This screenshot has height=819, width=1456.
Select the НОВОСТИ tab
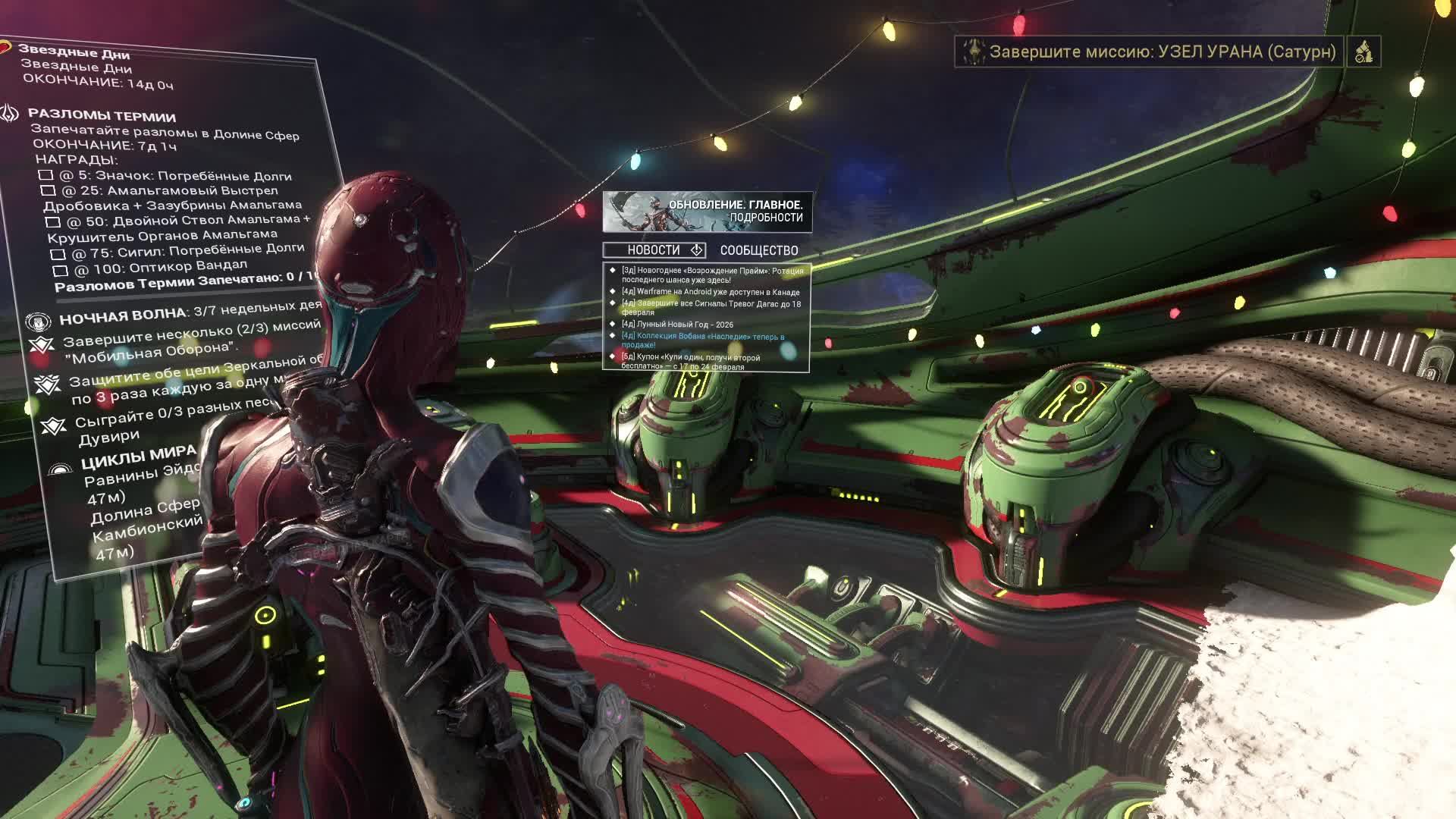tap(654, 250)
